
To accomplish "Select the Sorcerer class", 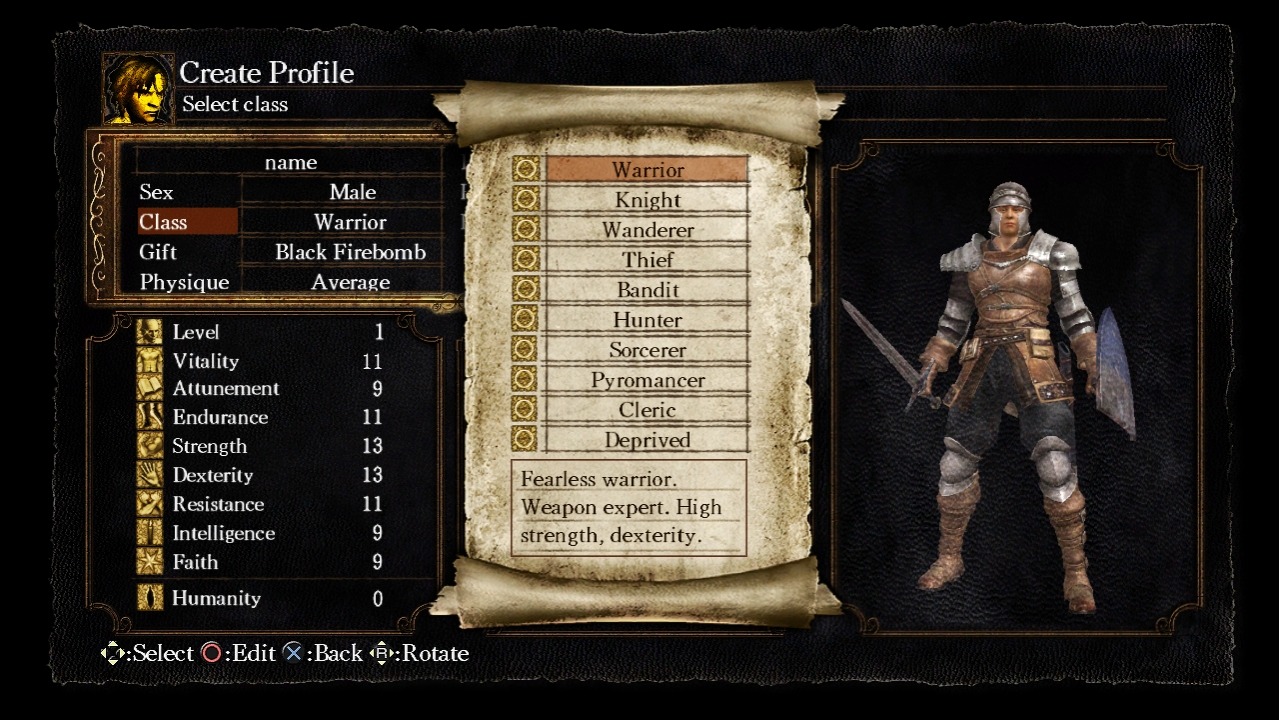I will pyautogui.click(x=647, y=350).
